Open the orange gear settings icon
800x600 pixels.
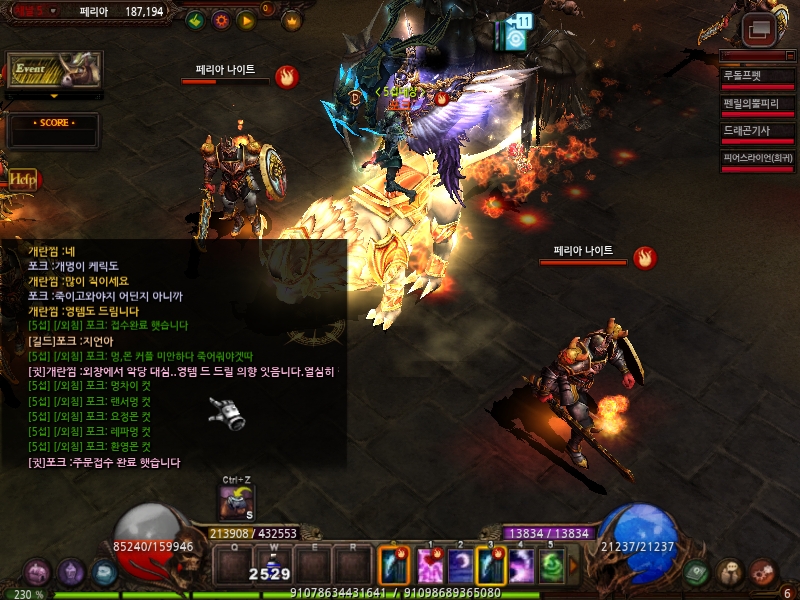point(221,19)
